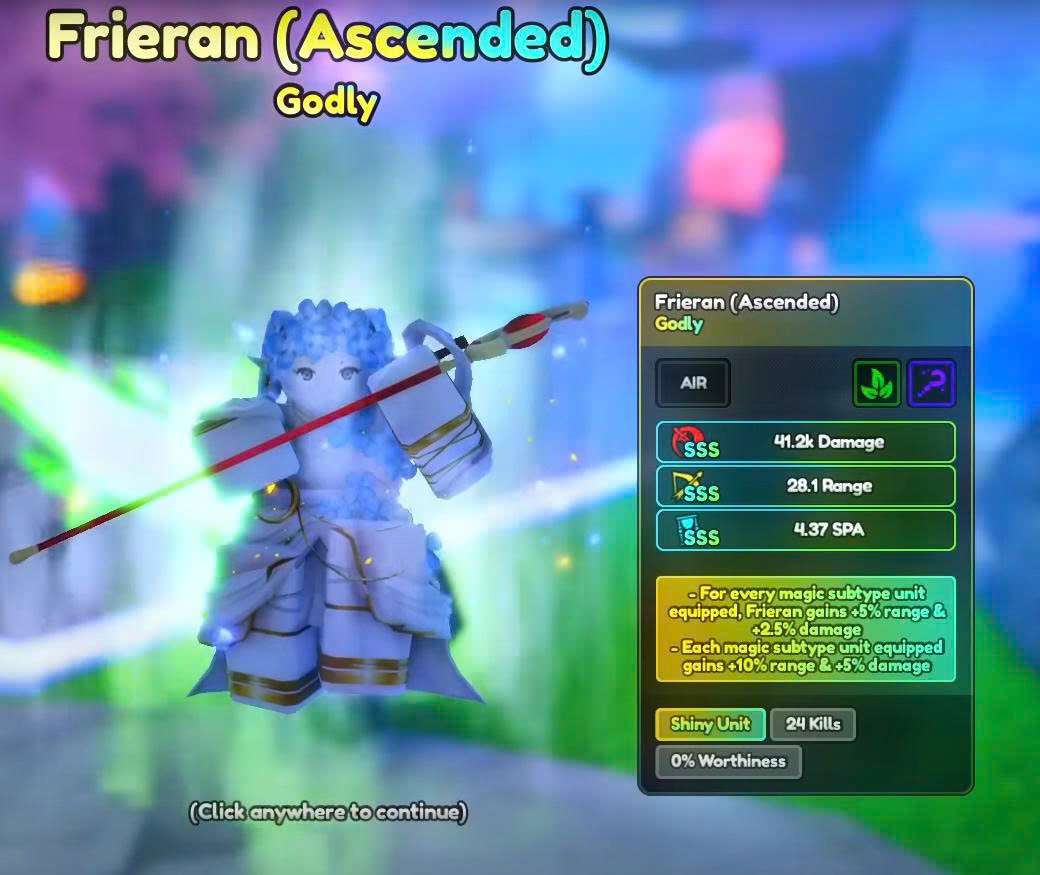Select the 4.37 SPA stat row

click(805, 530)
